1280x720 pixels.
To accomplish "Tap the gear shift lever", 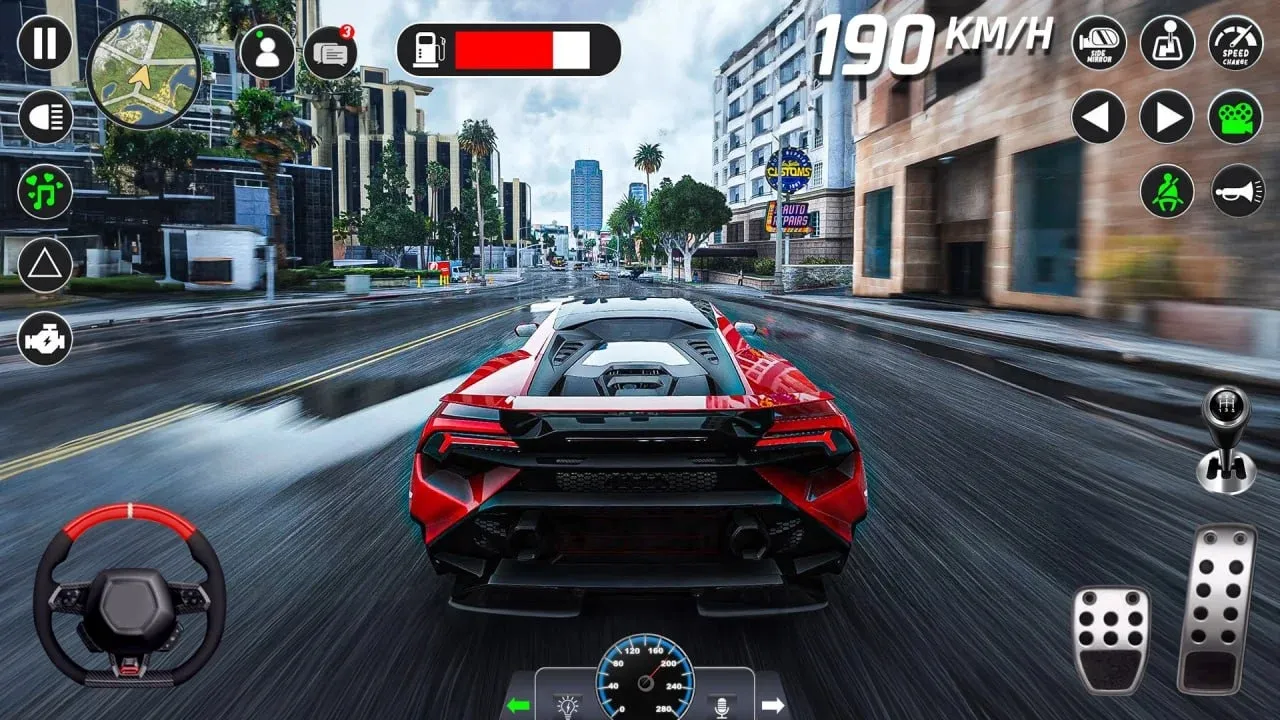I will [x=1226, y=440].
